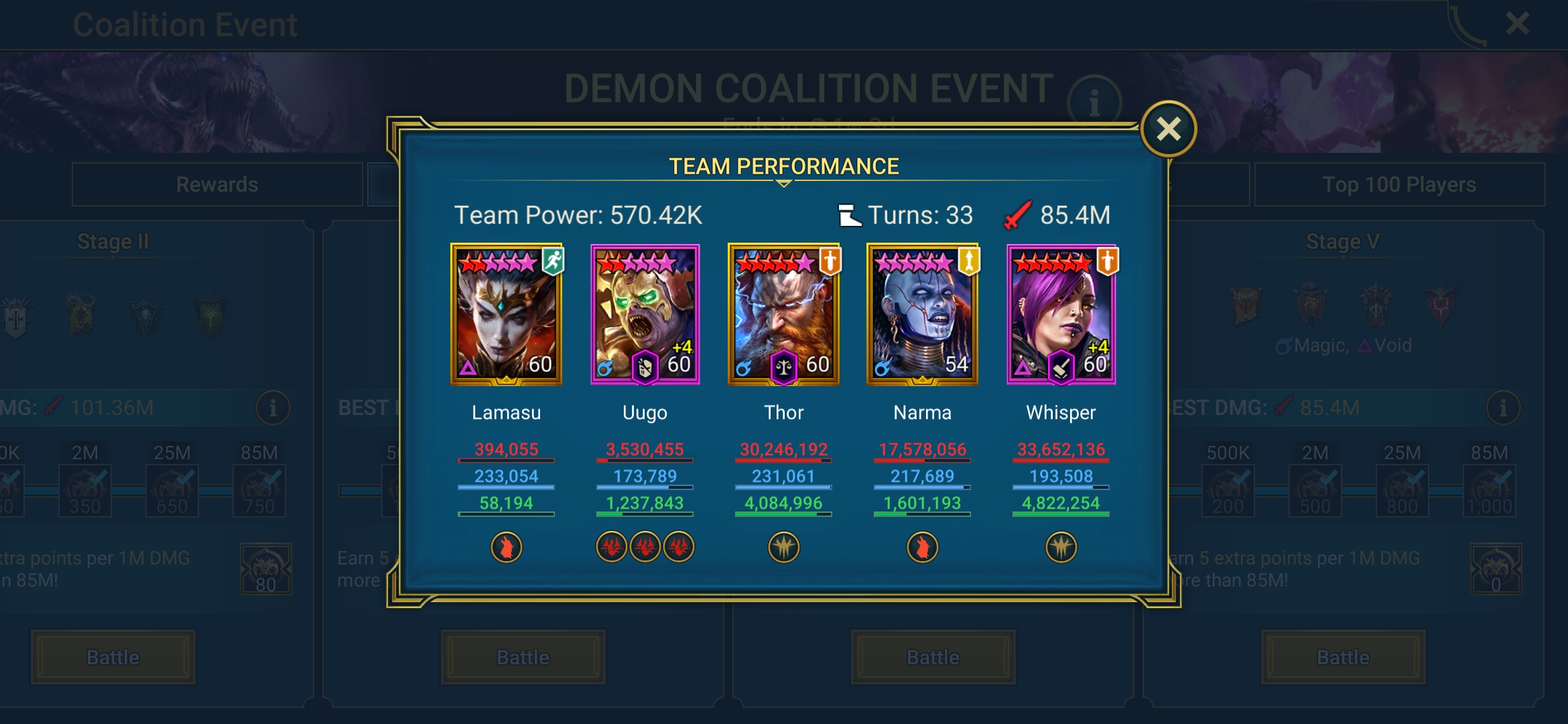Select Narma's champion portrait
Image resolution: width=1568 pixels, height=724 pixels.
(x=923, y=314)
